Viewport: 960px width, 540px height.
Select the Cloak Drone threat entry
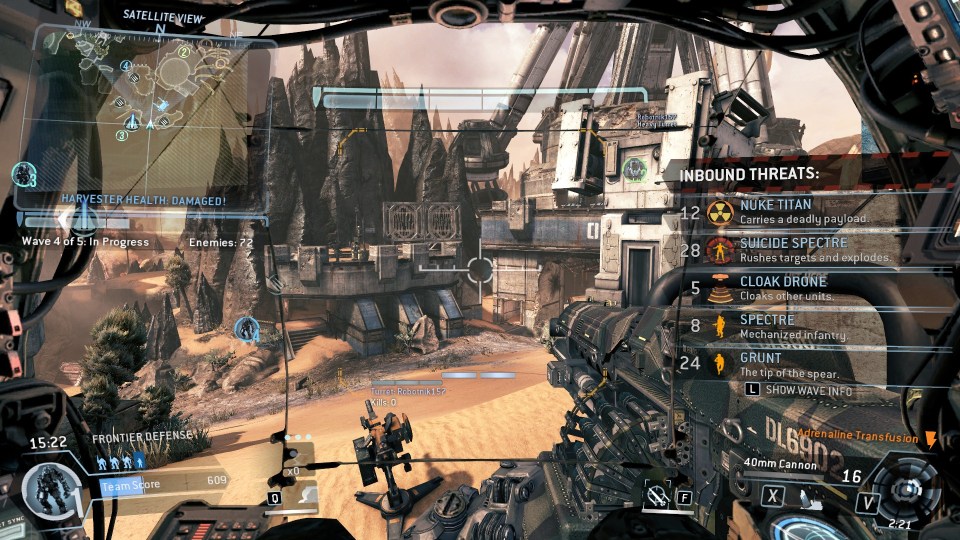coord(790,288)
